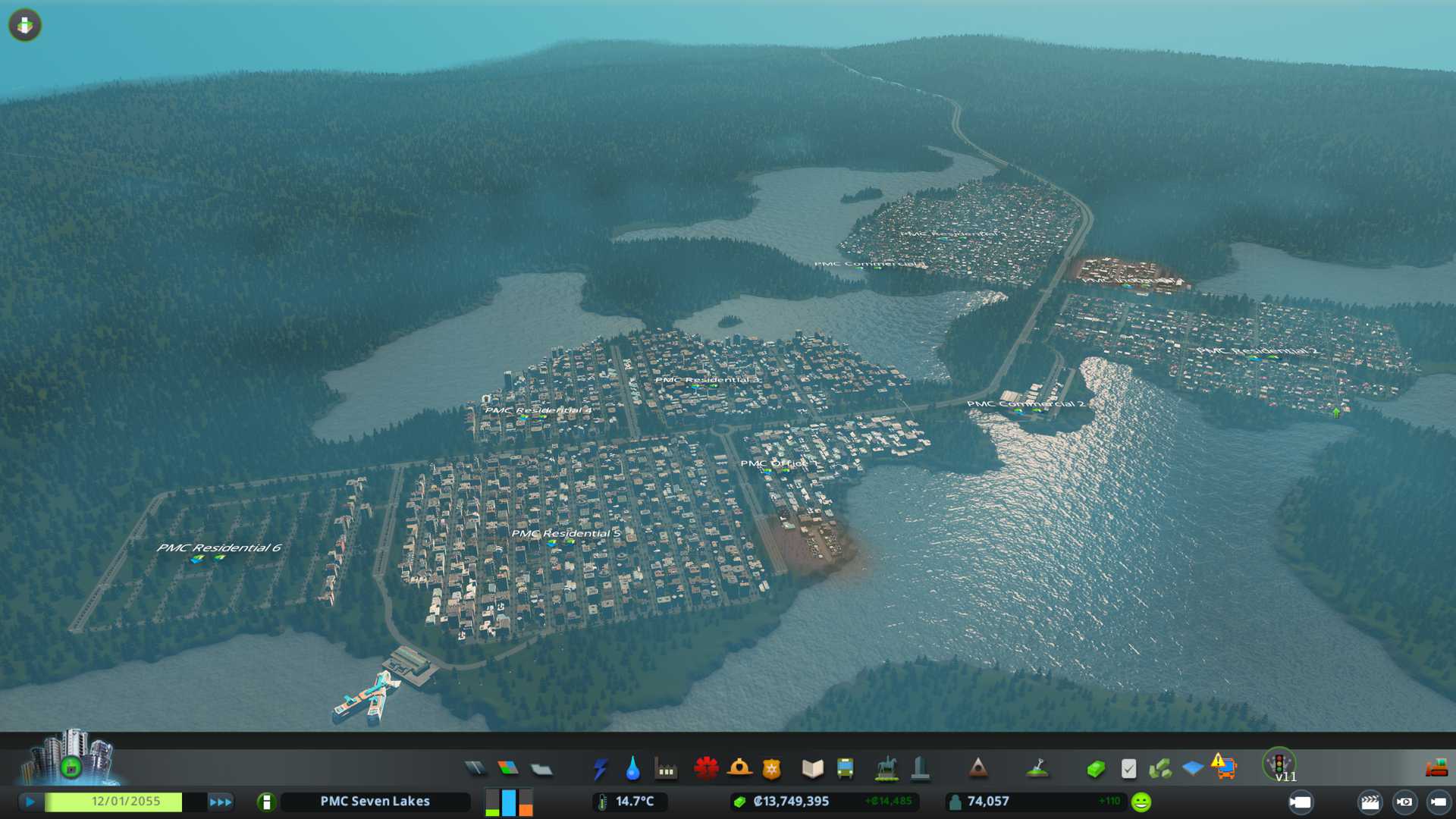Open the Garbage and Industry factory menu
The width and height of the screenshot is (1456, 819).
coord(666,769)
